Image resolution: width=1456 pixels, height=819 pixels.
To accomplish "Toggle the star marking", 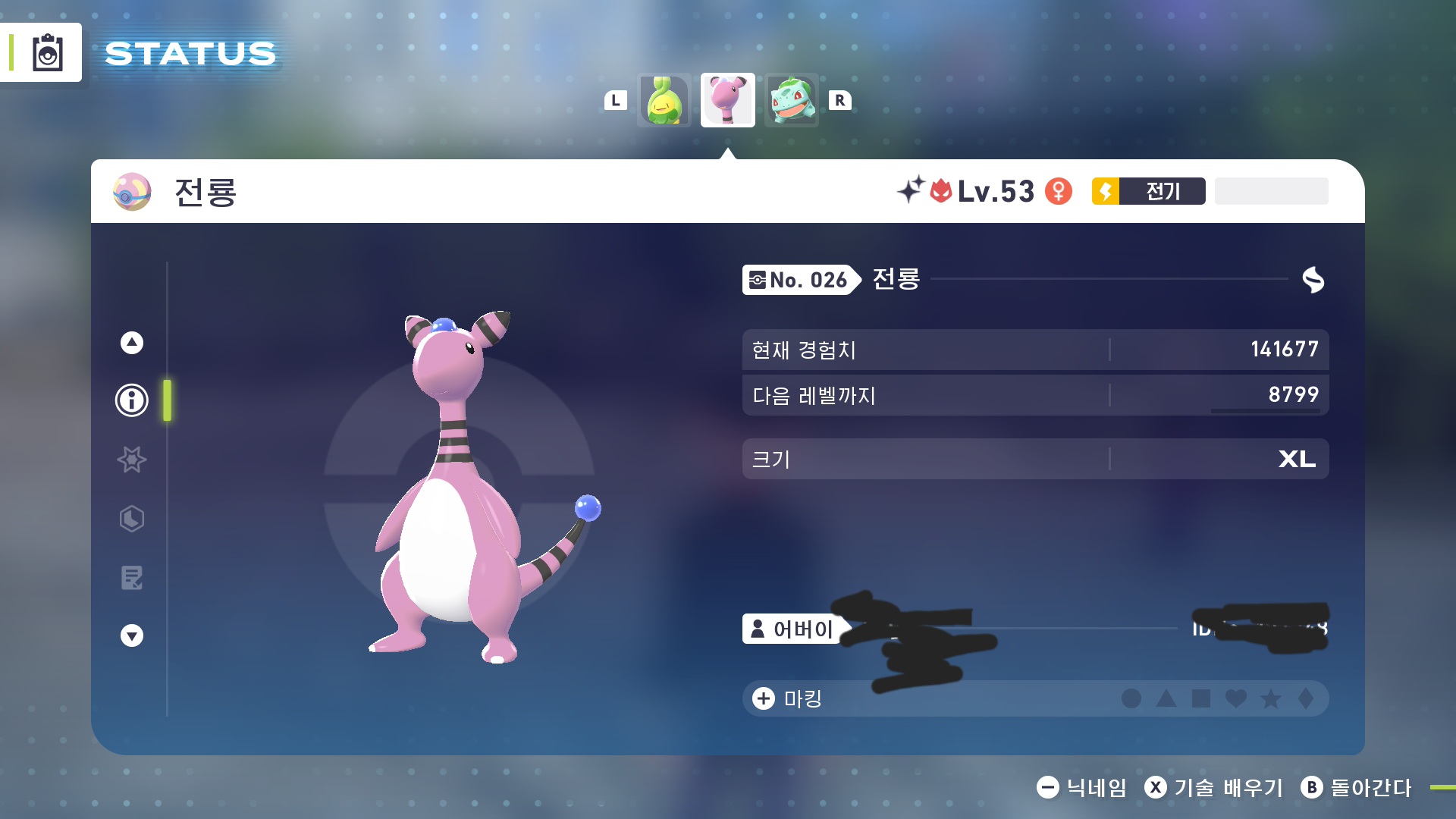I will coord(1271,698).
